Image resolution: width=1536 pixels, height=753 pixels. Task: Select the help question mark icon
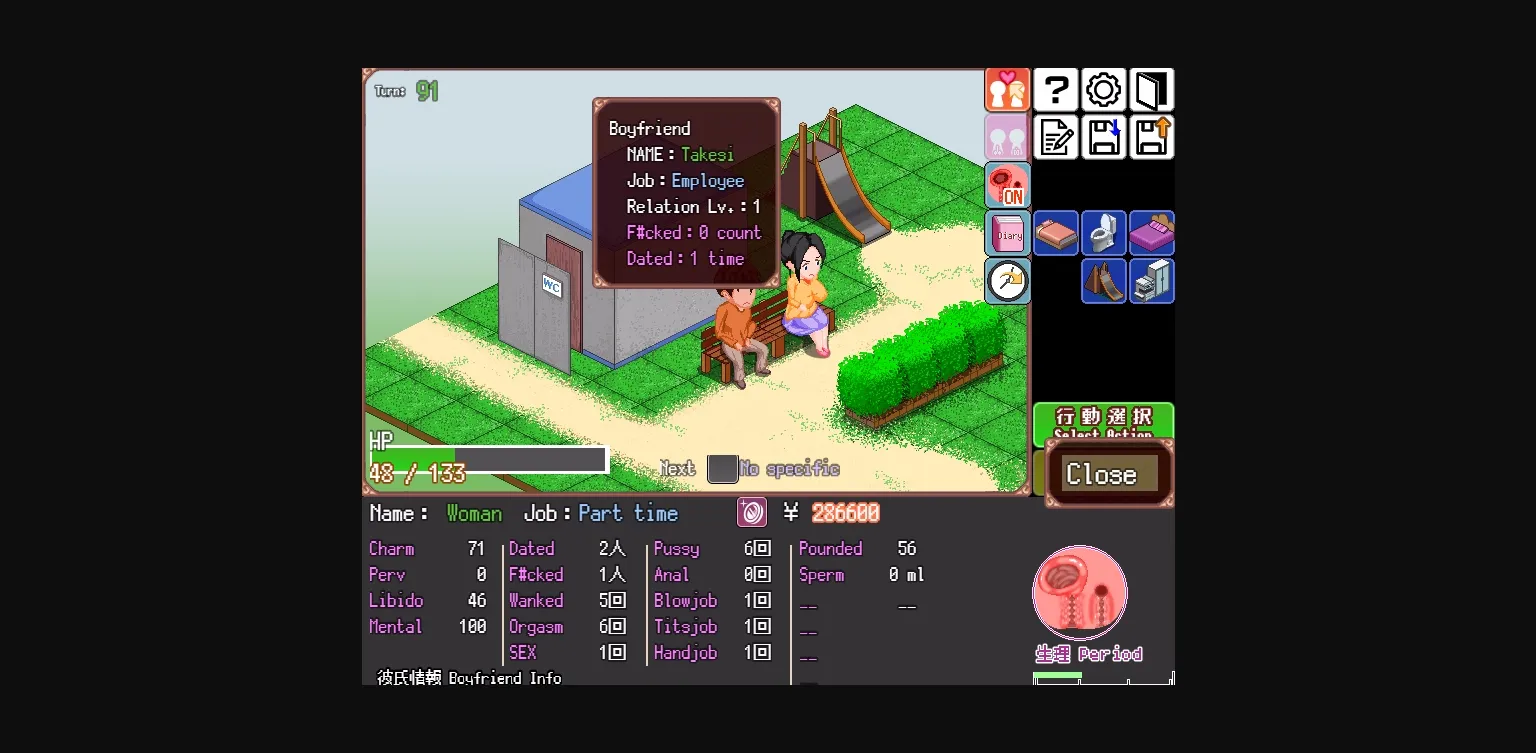tap(1055, 89)
